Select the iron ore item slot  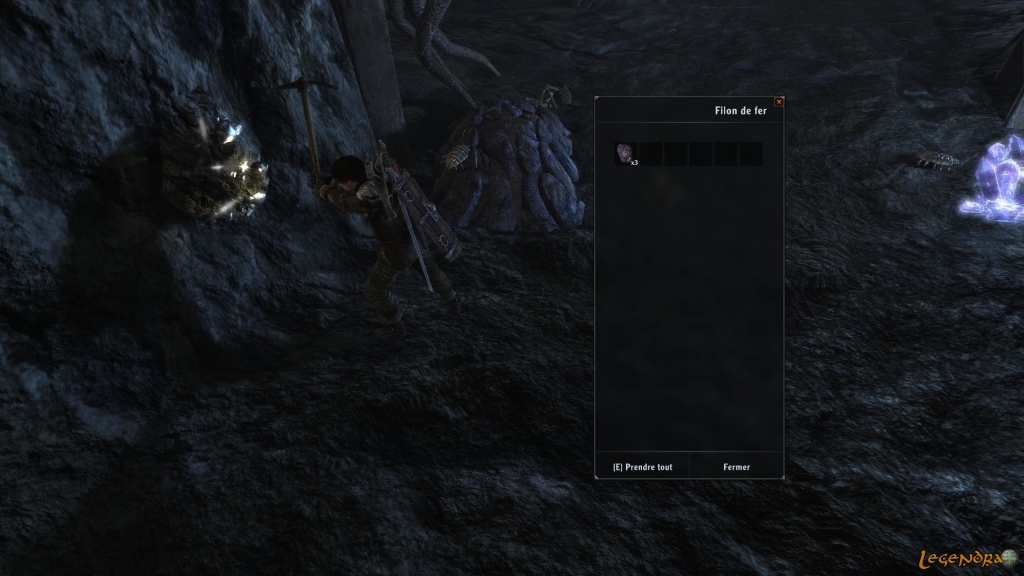coord(625,153)
